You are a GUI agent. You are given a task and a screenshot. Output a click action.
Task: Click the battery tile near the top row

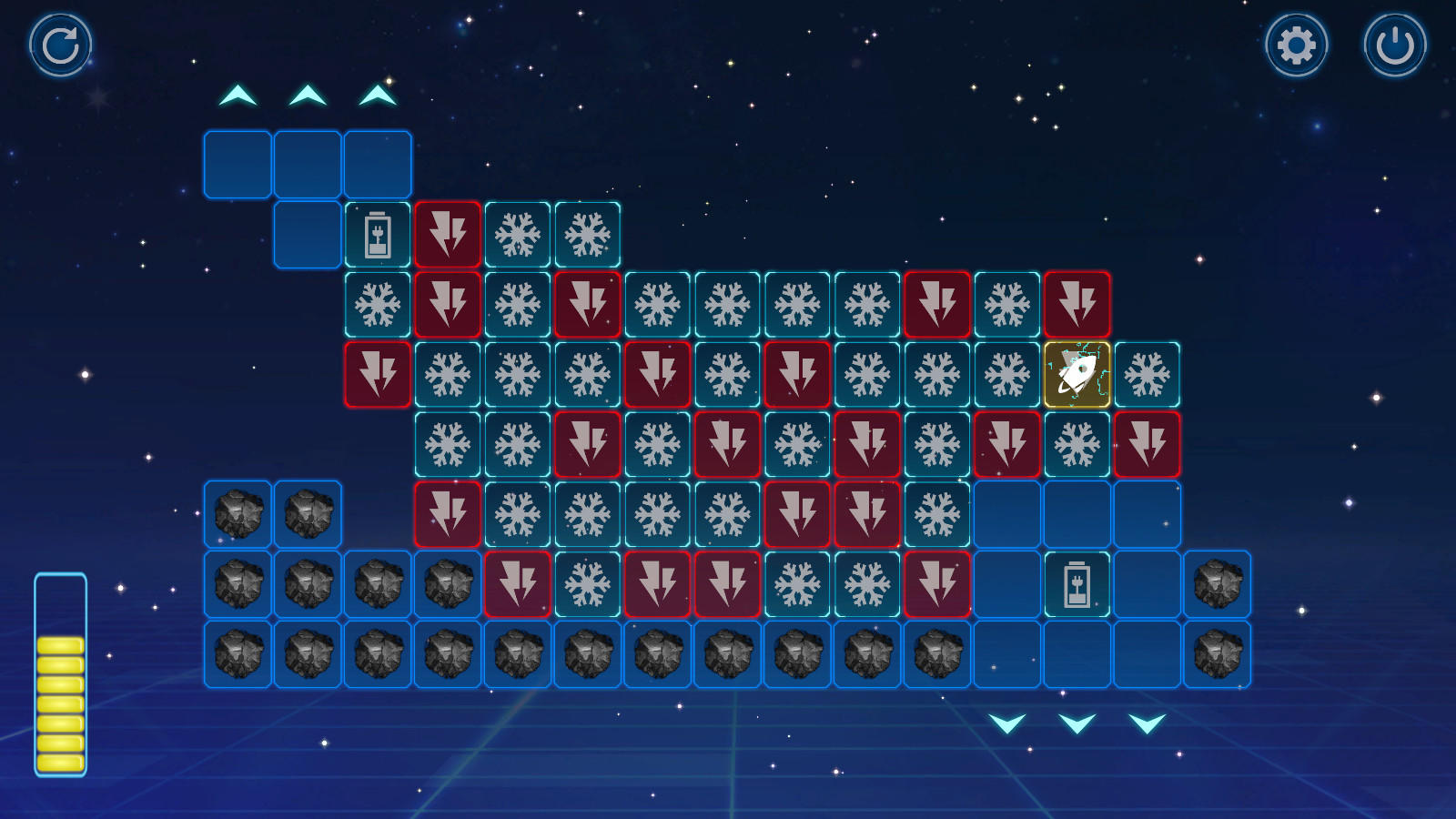click(x=377, y=233)
